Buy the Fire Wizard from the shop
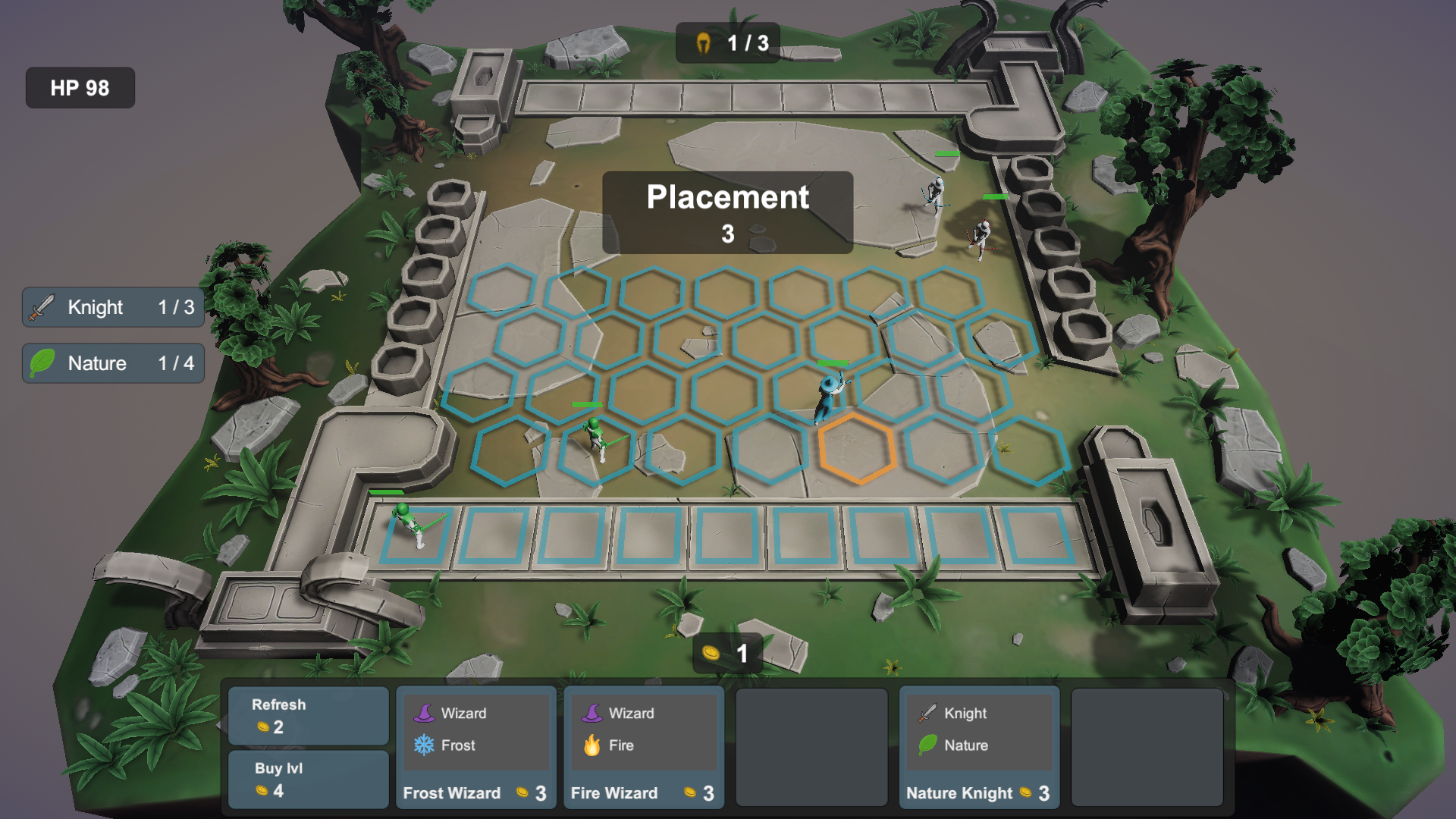The width and height of the screenshot is (1456, 819). tap(643, 748)
